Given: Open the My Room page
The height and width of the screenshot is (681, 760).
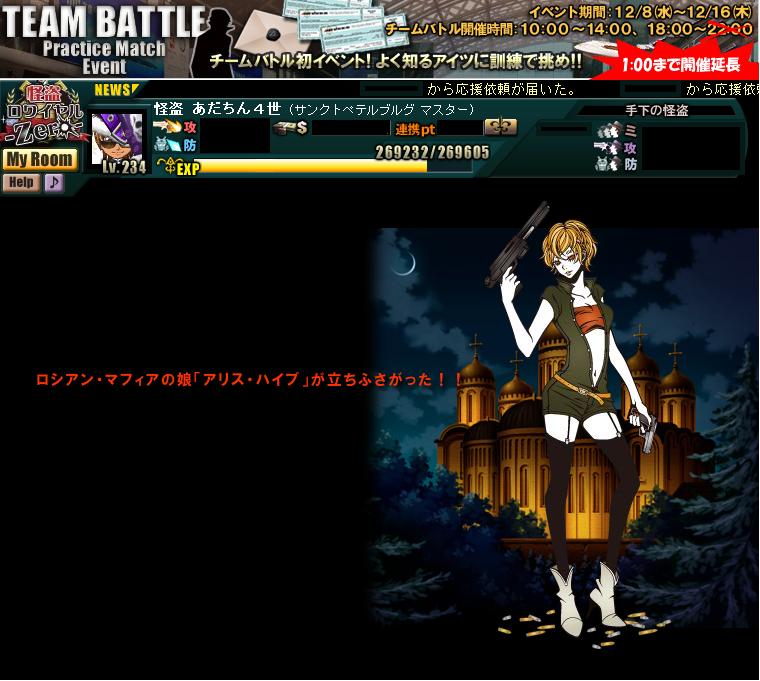Looking at the screenshot, I should pyautogui.click(x=39, y=159).
